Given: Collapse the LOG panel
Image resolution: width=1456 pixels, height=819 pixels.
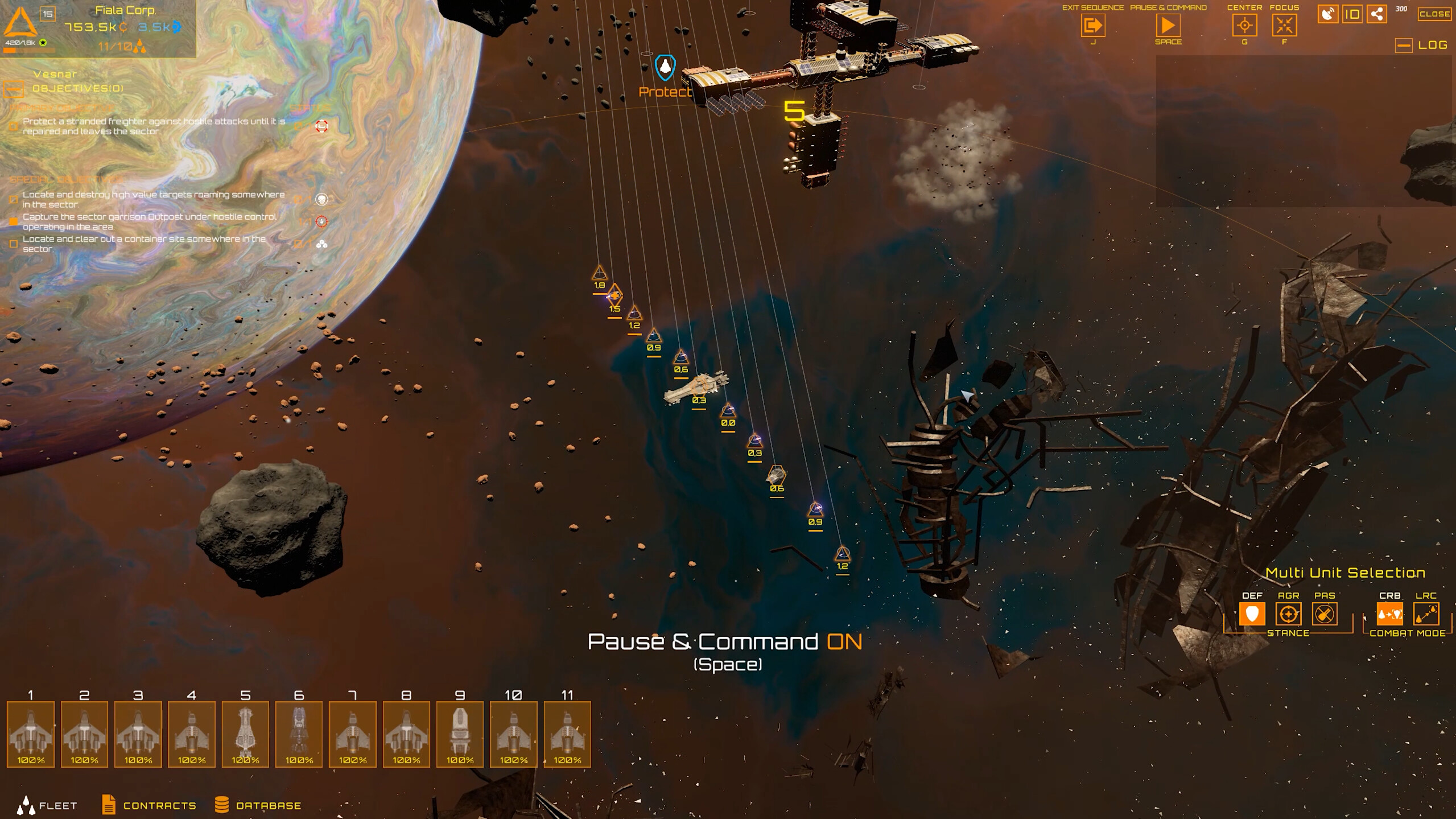Looking at the screenshot, I should pyautogui.click(x=1404, y=46).
